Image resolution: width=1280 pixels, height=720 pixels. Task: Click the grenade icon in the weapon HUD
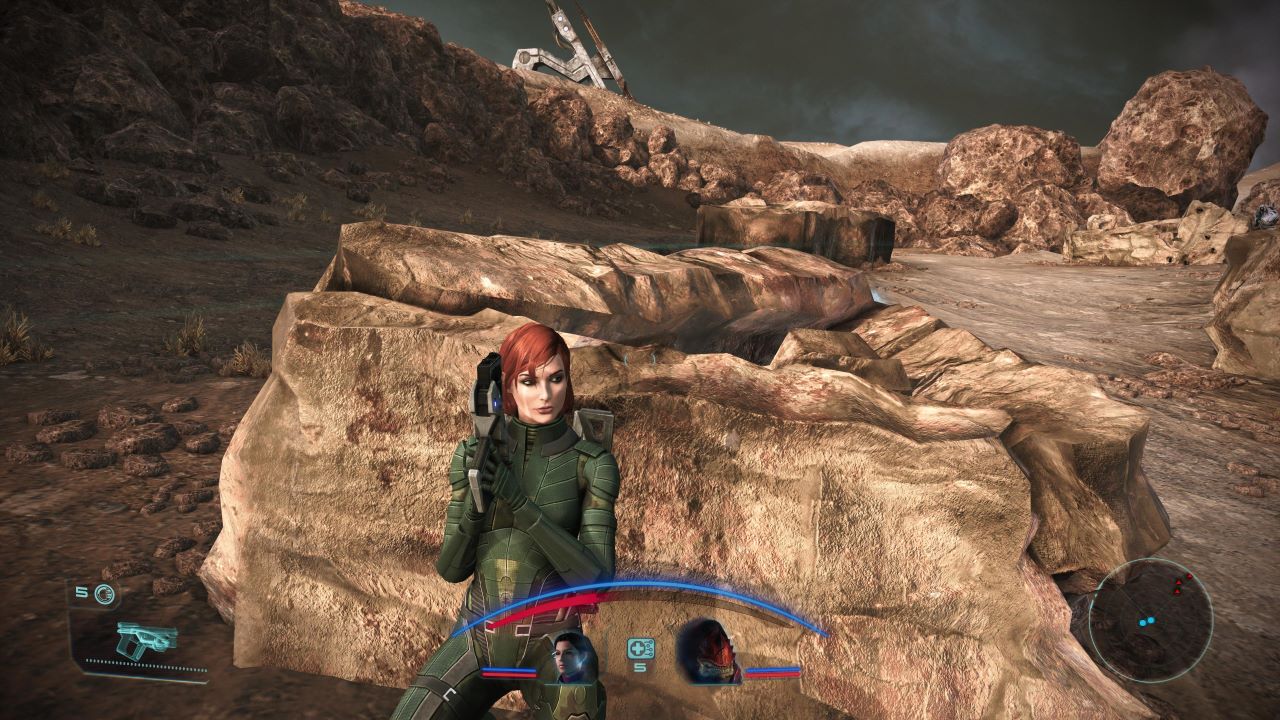coord(104,593)
